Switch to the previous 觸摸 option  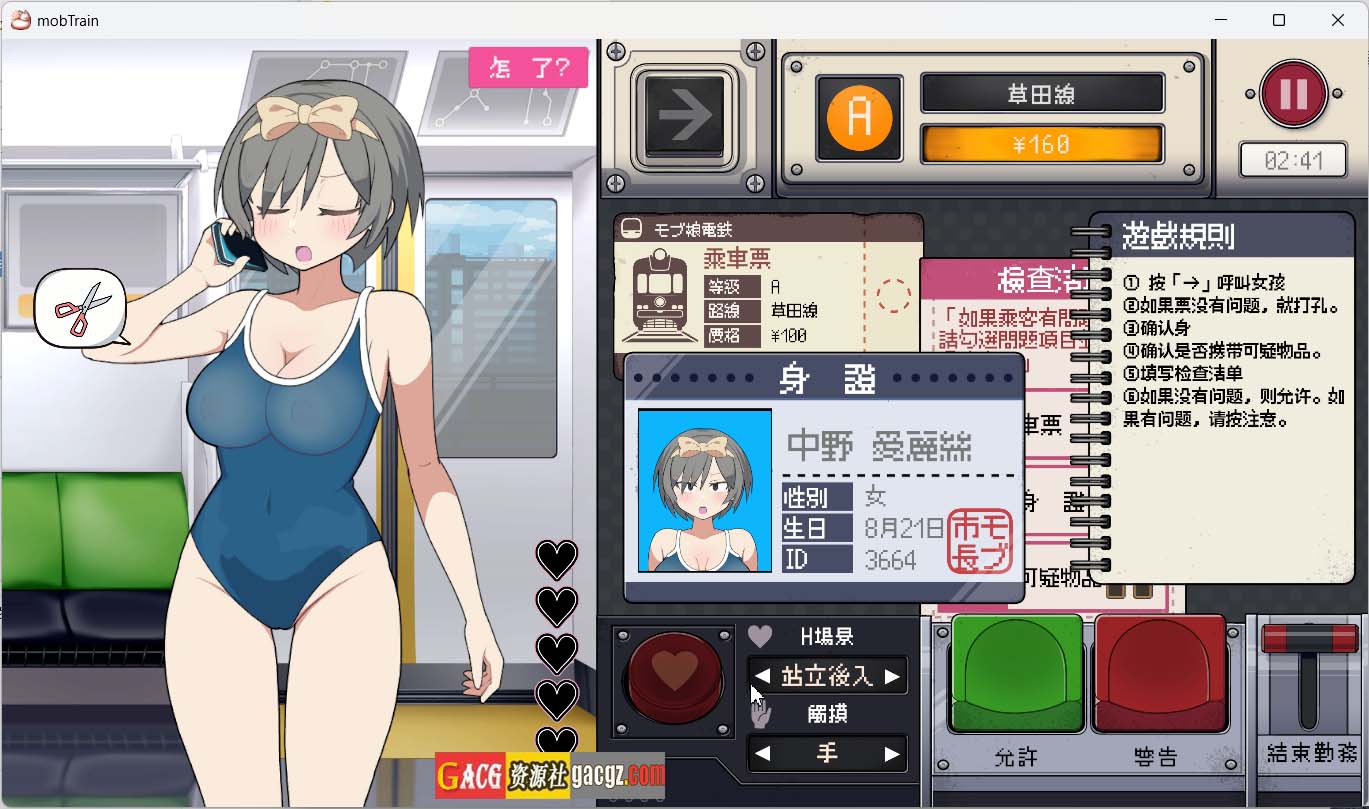pos(763,754)
